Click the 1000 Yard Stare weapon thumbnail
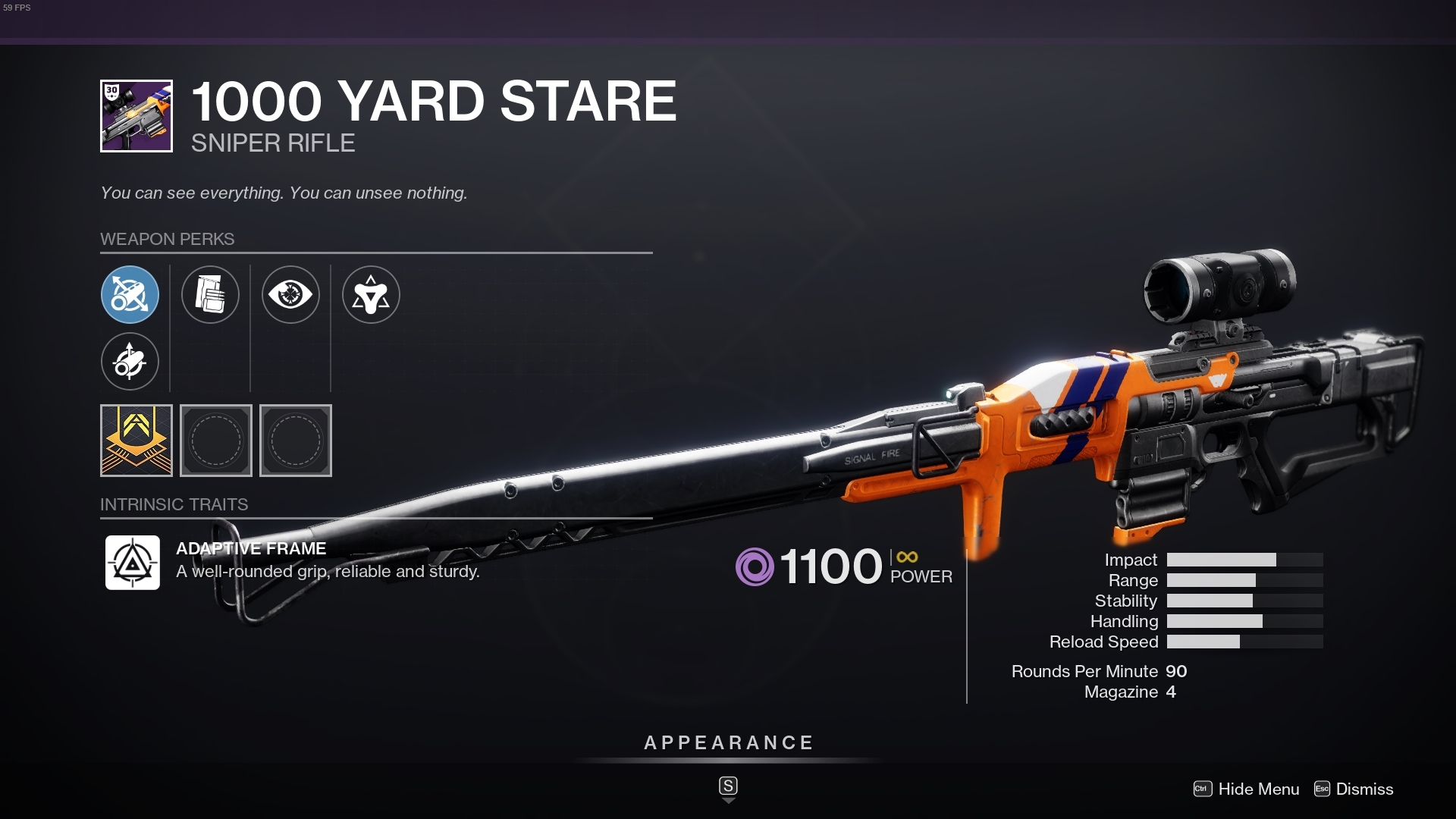 (x=135, y=115)
